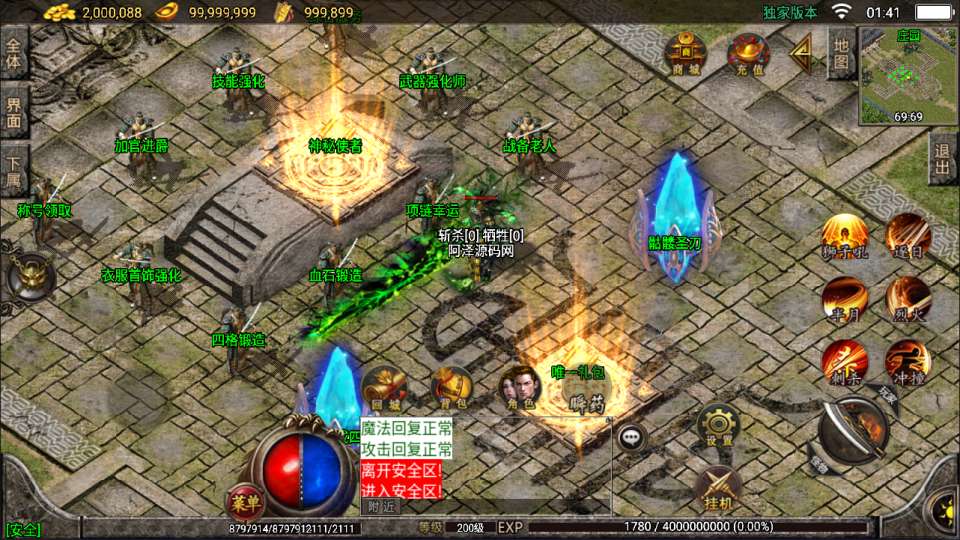This screenshot has width=960, height=540.
Task: Toggle 挂机 auto-battle
Action: pos(718,486)
